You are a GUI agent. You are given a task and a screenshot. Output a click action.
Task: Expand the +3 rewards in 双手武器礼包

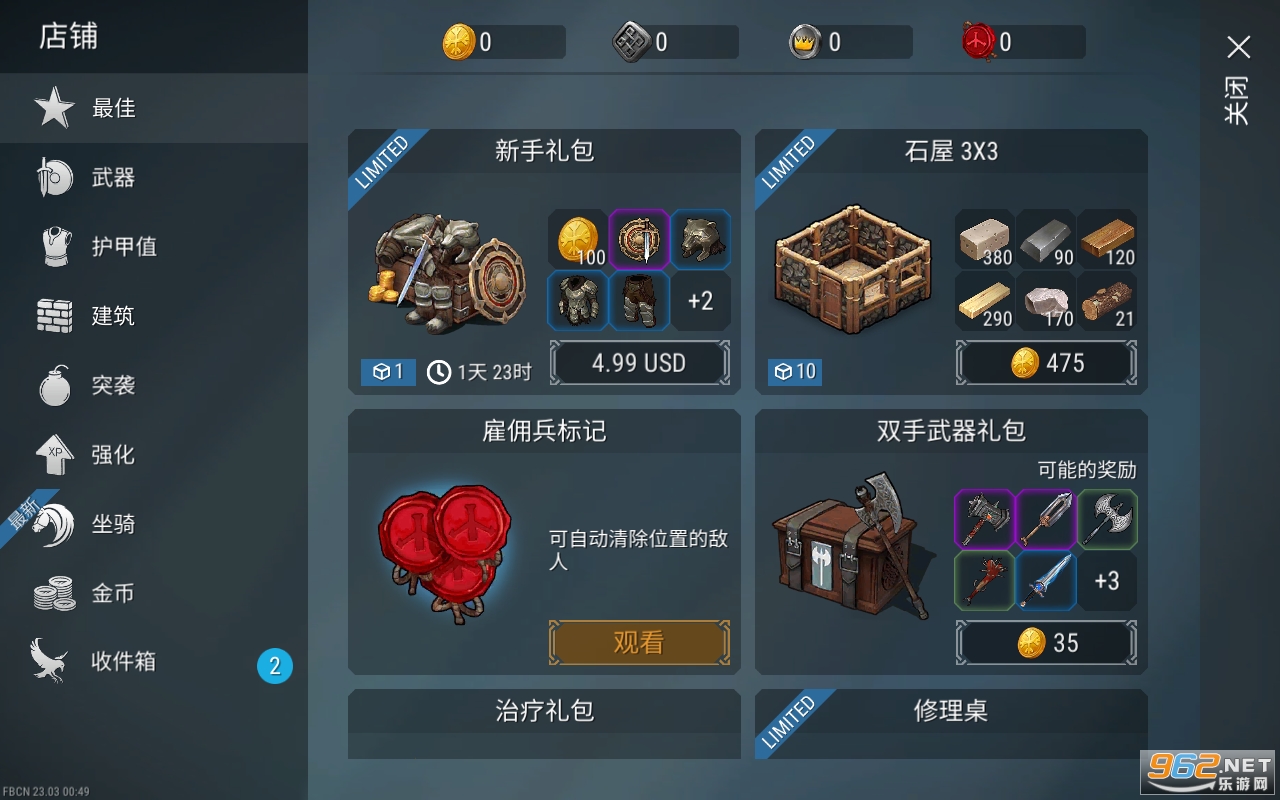coord(1108,581)
